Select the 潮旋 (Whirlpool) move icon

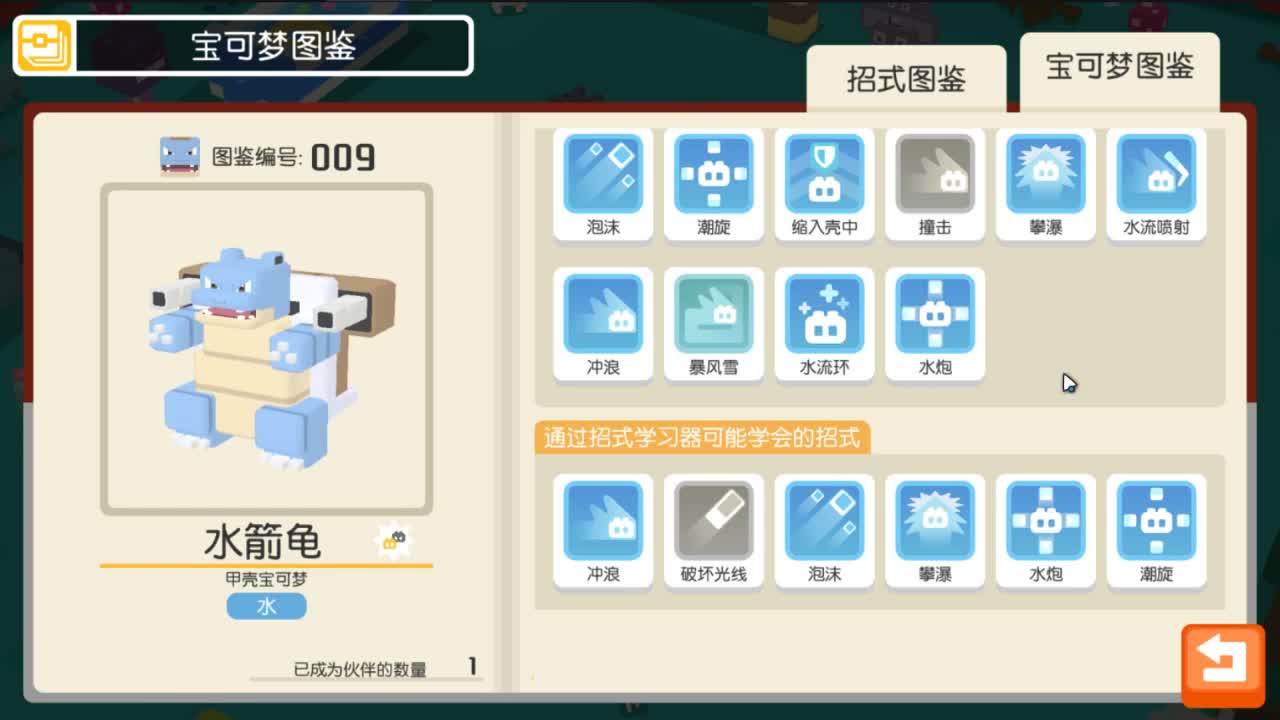[714, 172]
